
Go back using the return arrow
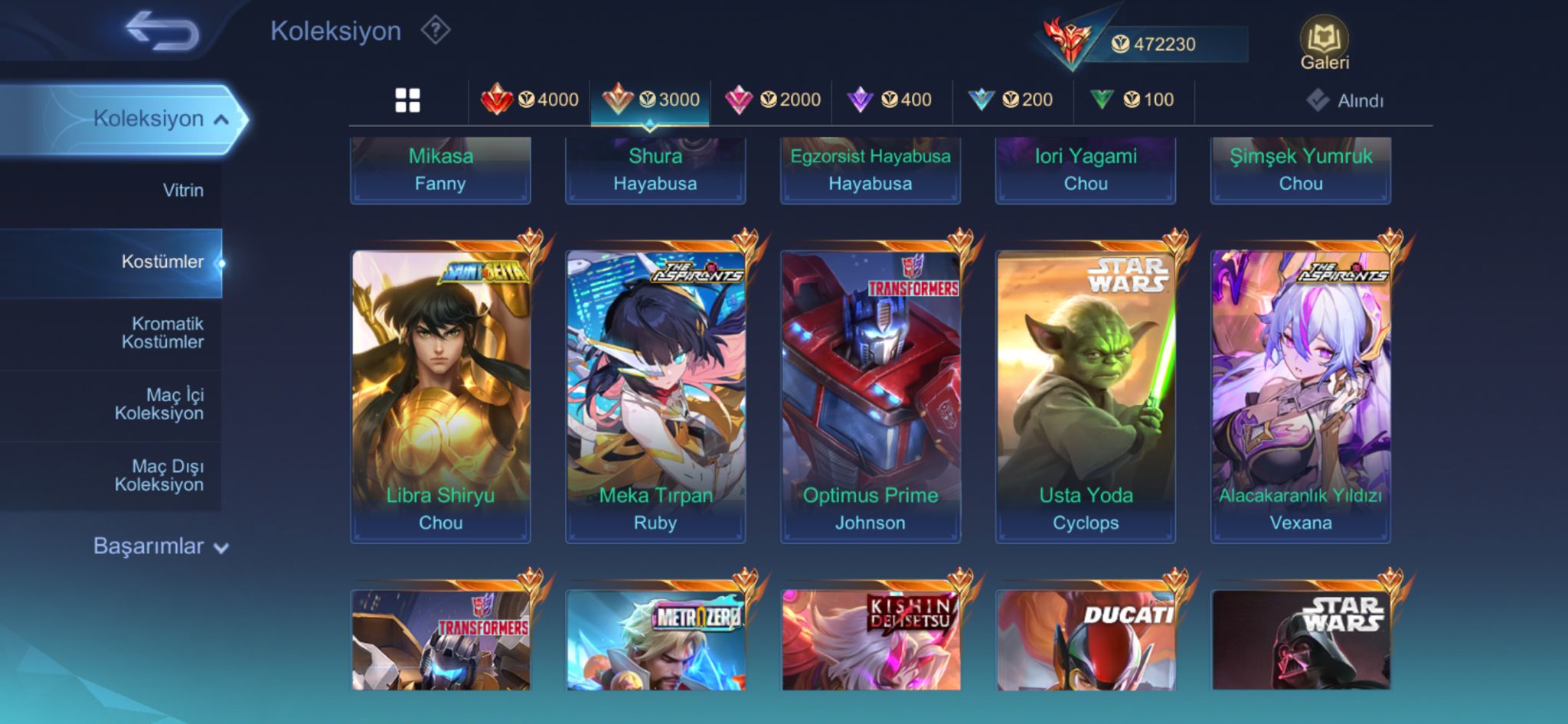[x=162, y=32]
